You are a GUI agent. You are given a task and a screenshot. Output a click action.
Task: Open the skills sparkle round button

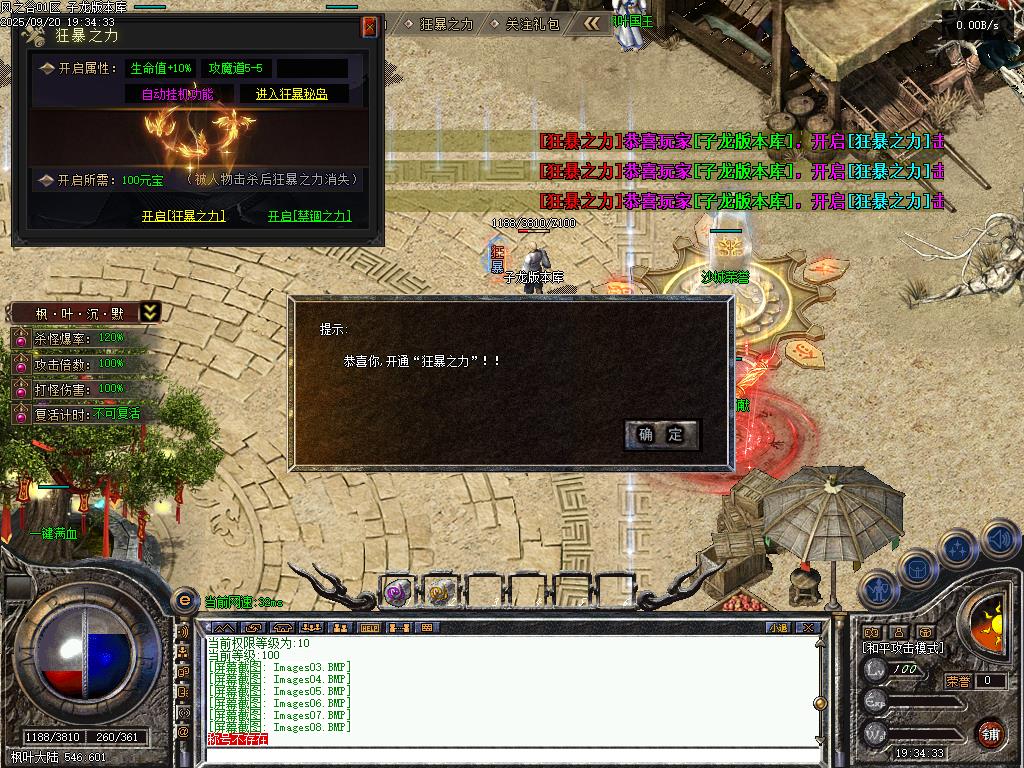[958, 549]
